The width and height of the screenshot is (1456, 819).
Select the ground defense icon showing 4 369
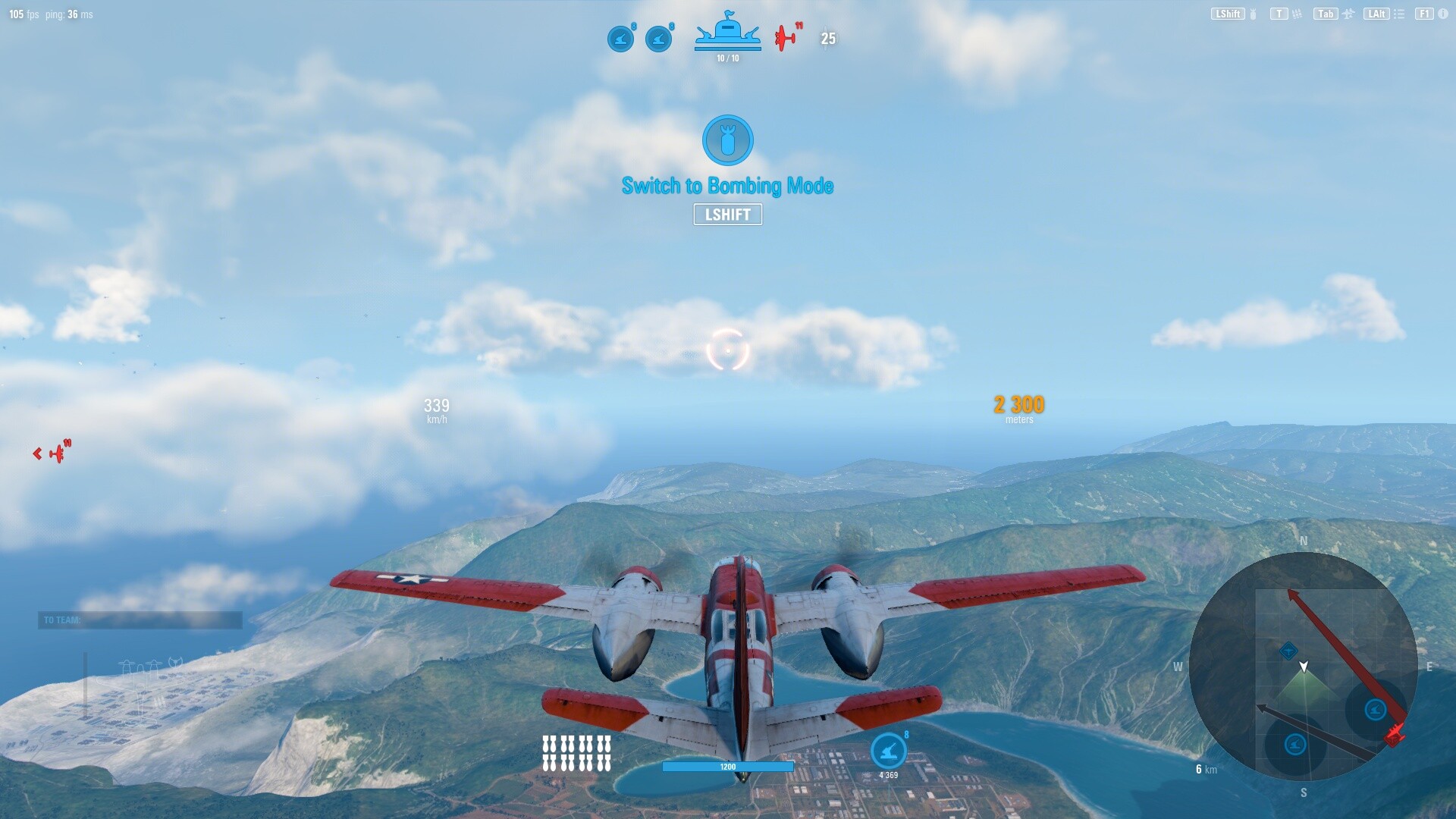(x=888, y=752)
